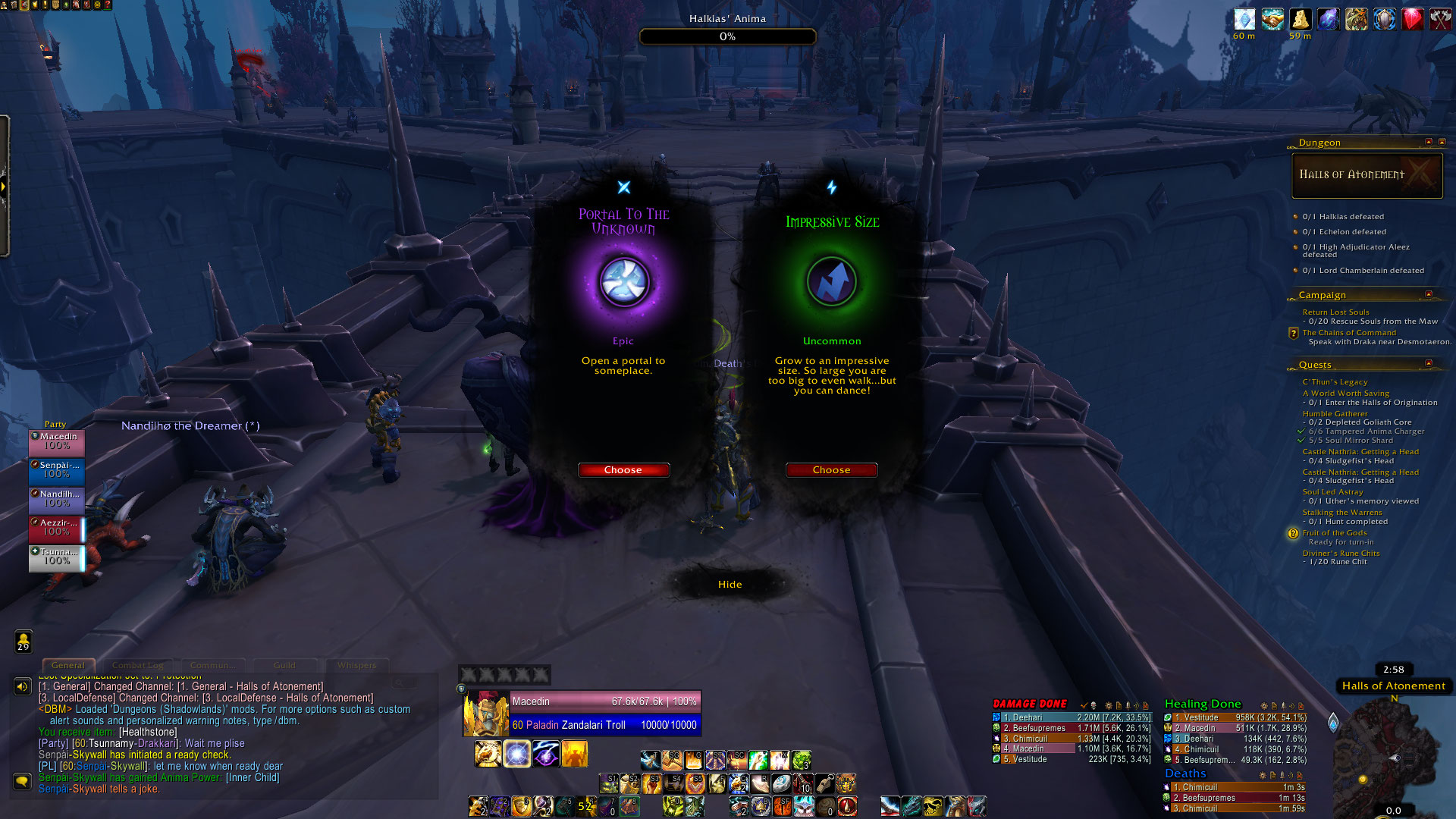The image size is (1456, 819).
Task: Open The Chains of Command quest
Action: [1349, 332]
